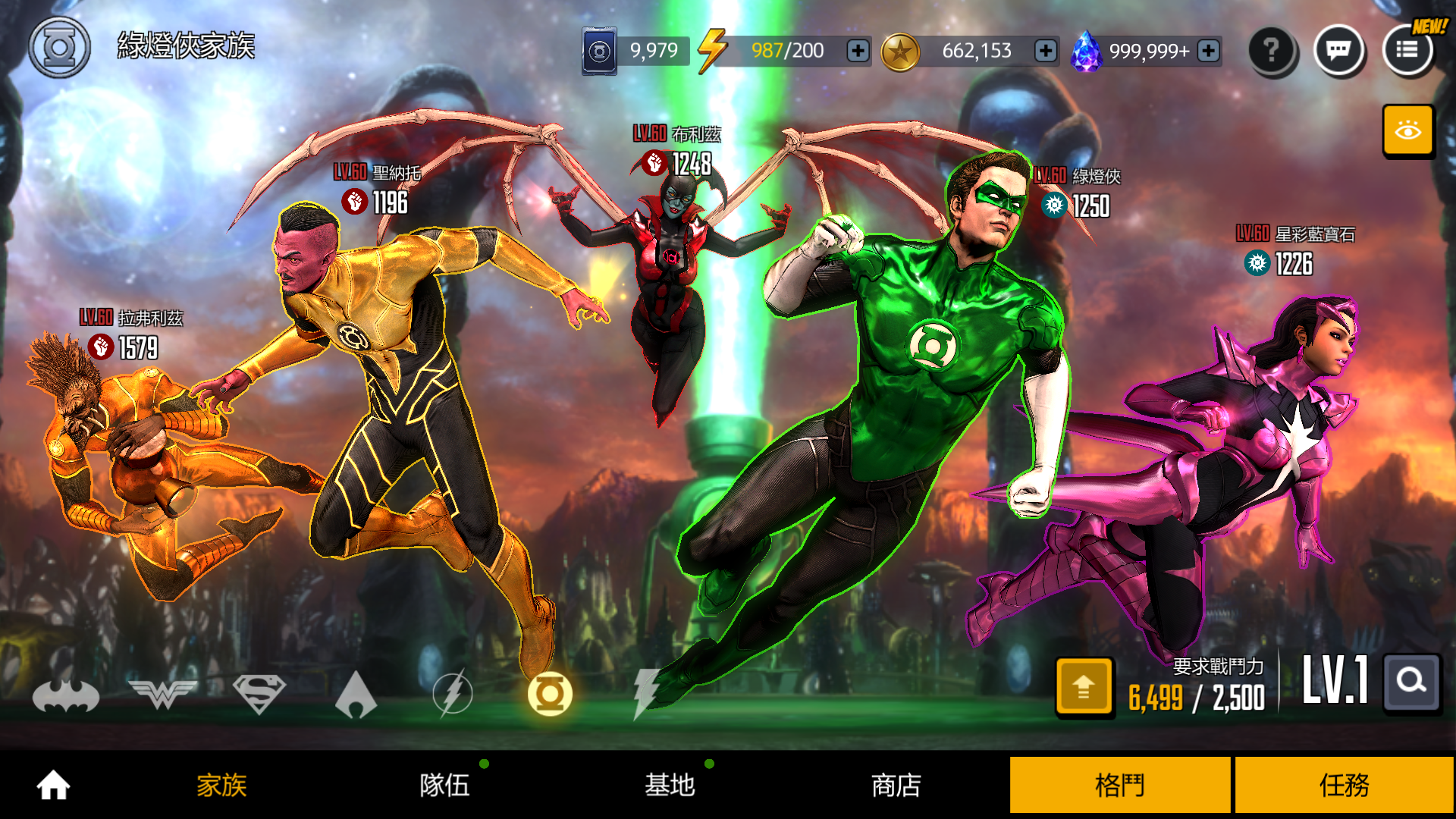Viewport: 1456px width, 819px height.
Task: Switch to the 家族 tab
Action: click(219, 786)
